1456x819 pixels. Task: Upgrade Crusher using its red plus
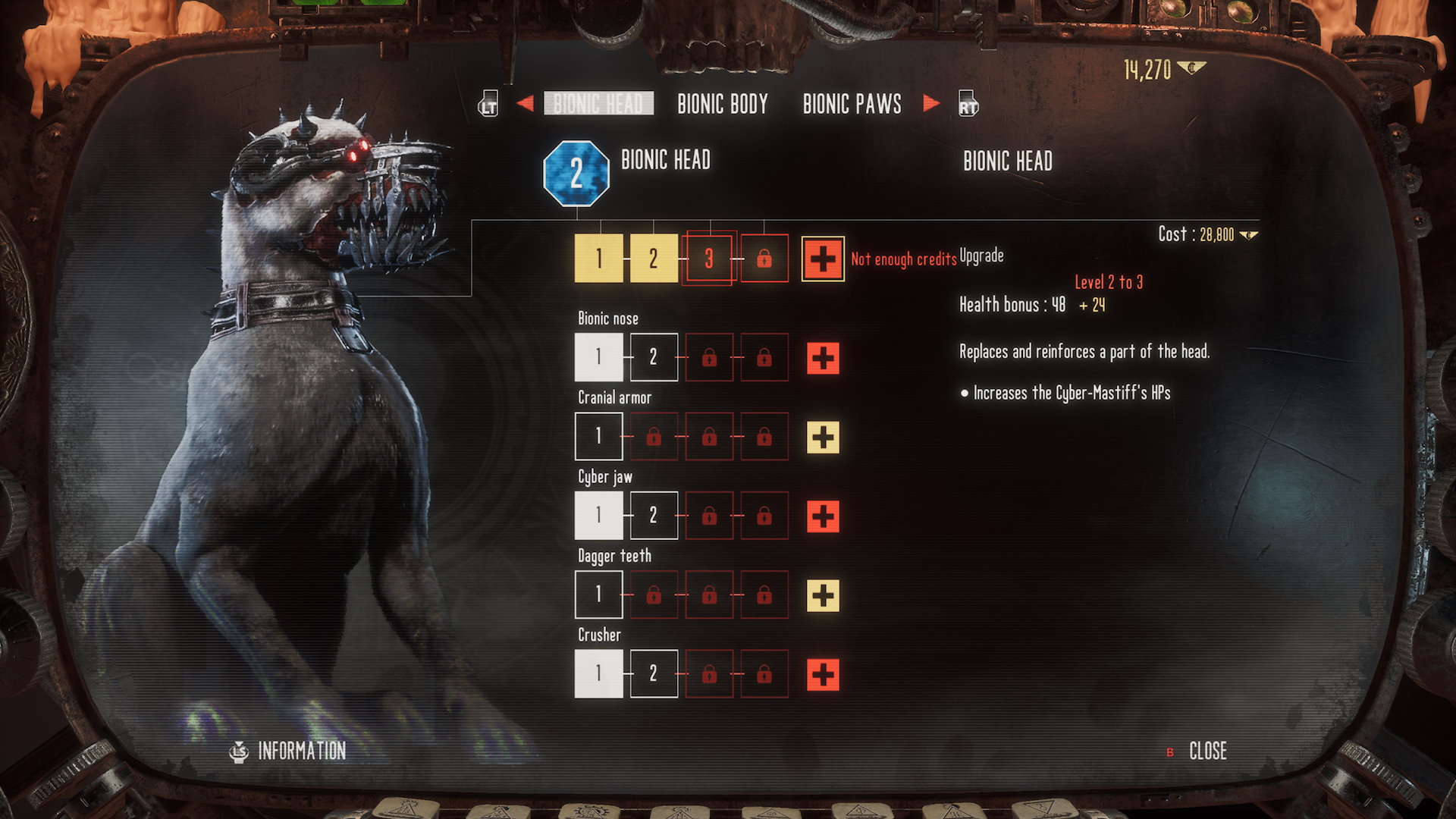click(x=823, y=674)
